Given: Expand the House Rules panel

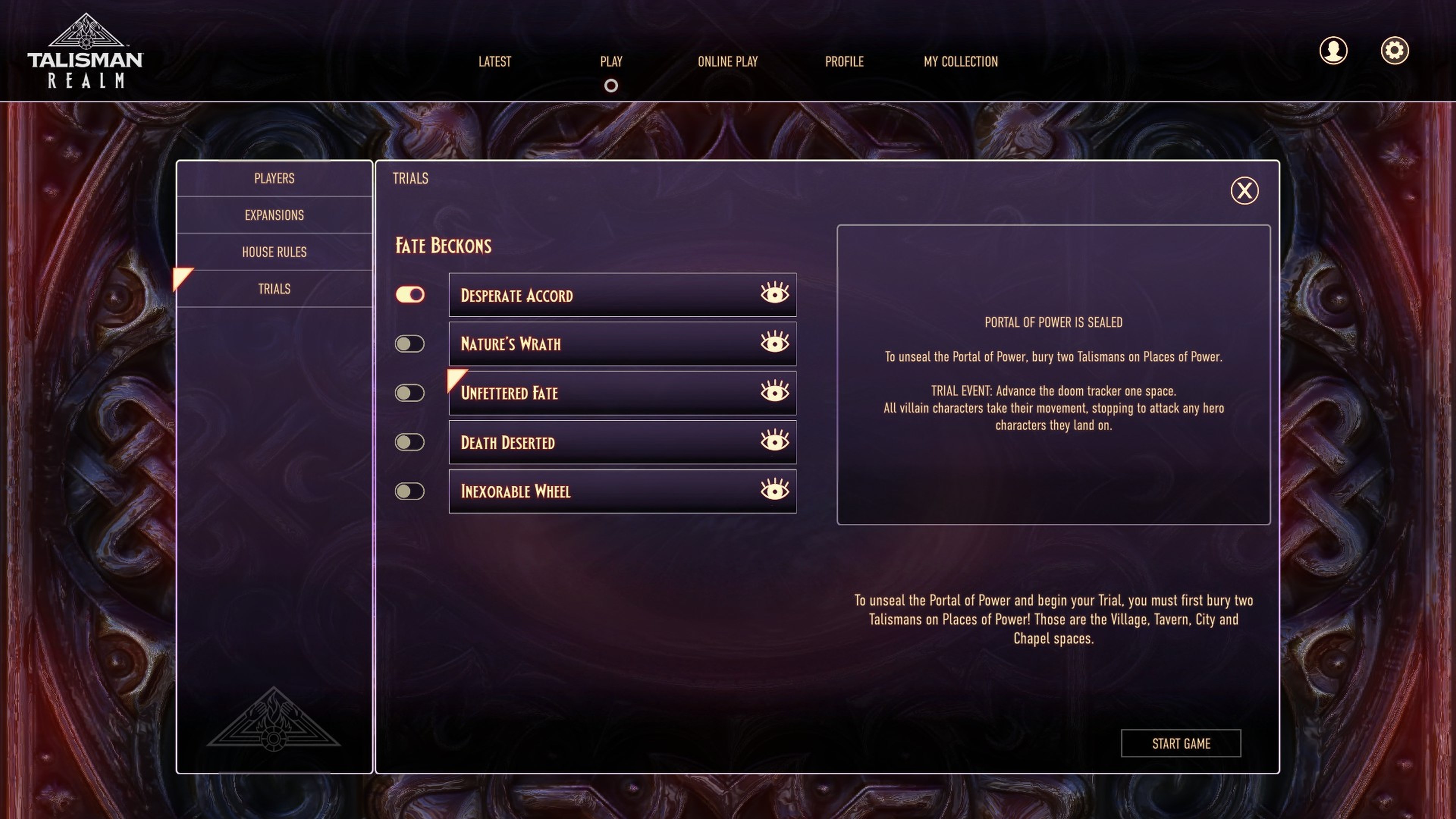Looking at the screenshot, I should [x=273, y=252].
